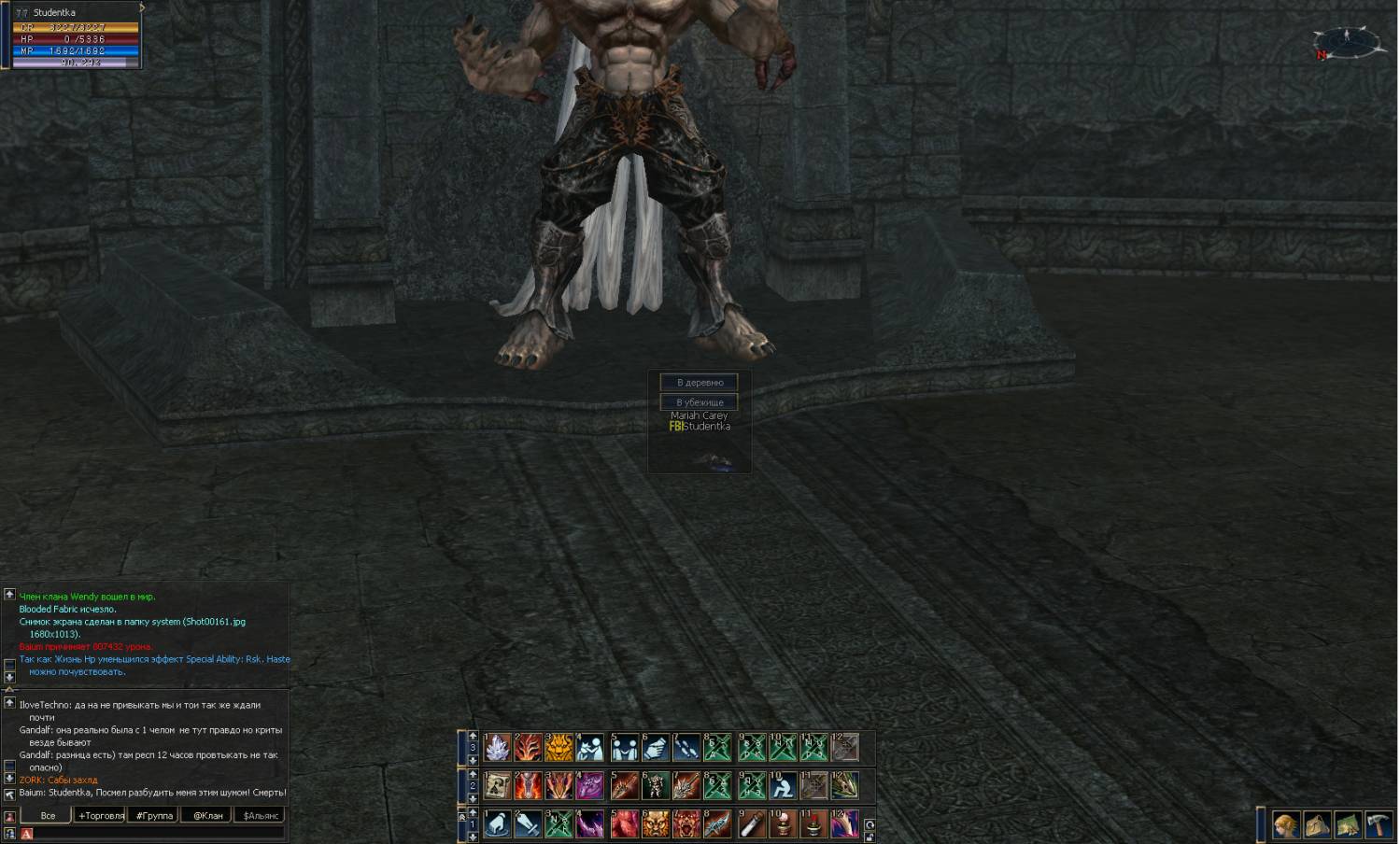The image size is (1400, 844).
Task: Select the "#Группа" chat tab
Action: coord(154,816)
